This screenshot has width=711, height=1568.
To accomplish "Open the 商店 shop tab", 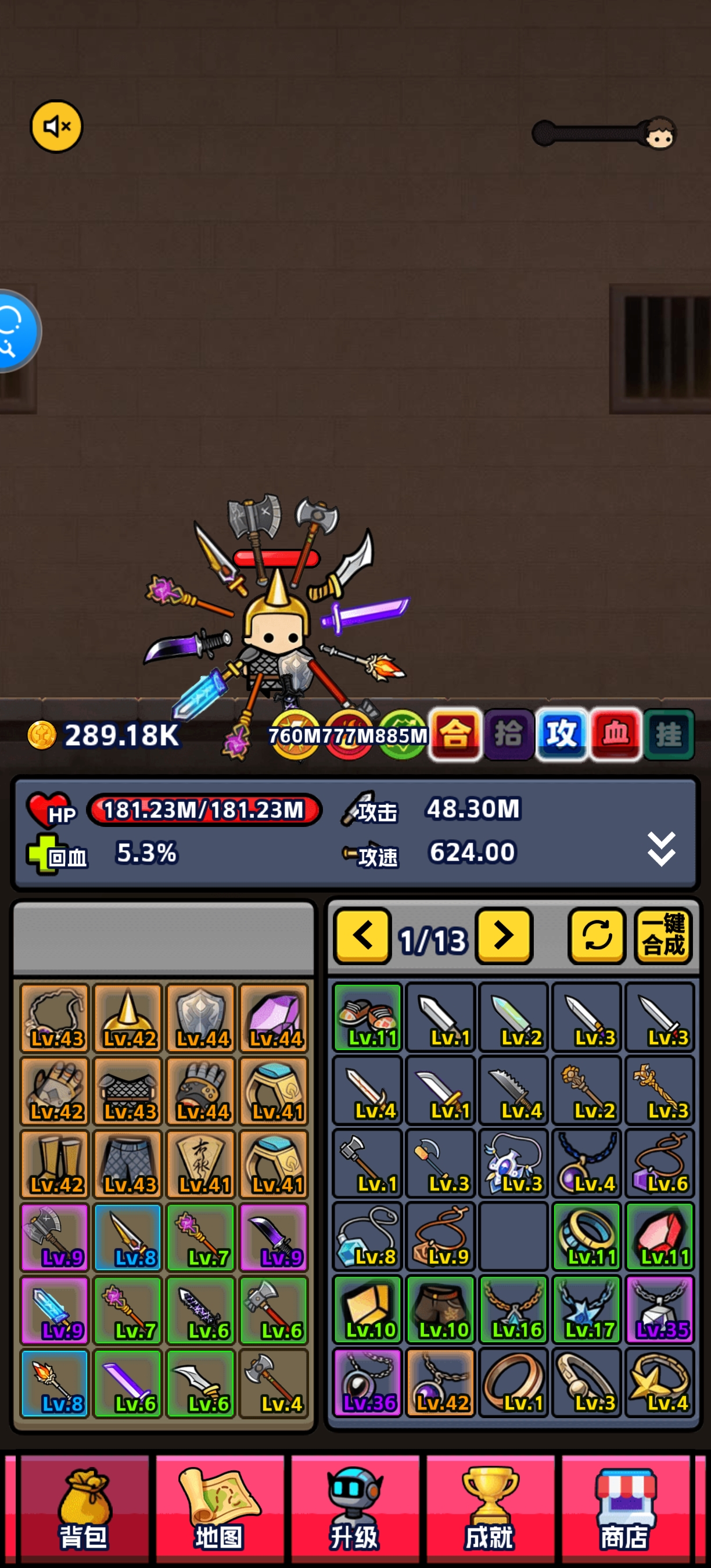I will 625,1507.
